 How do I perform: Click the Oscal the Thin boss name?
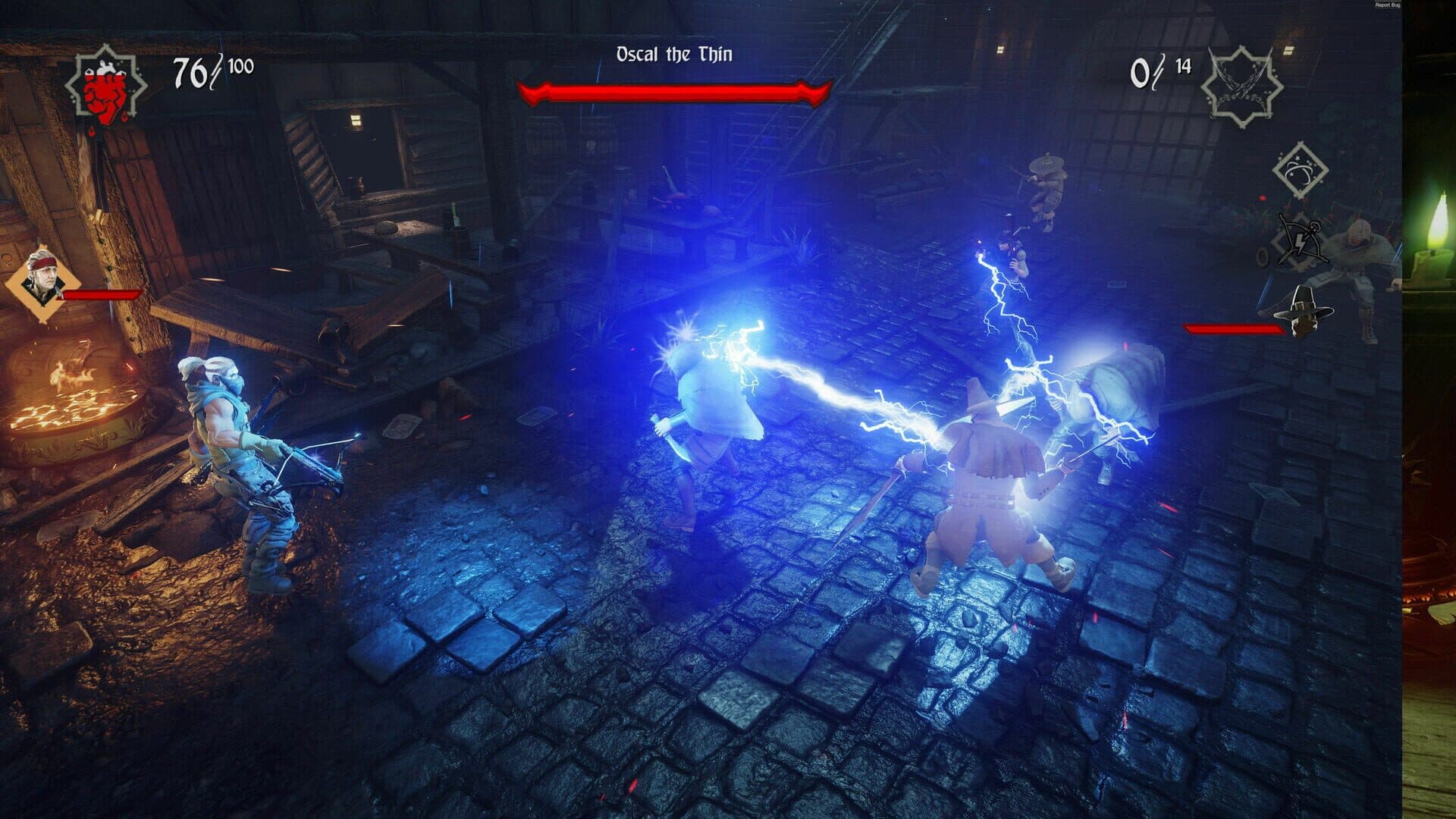[674, 55]
